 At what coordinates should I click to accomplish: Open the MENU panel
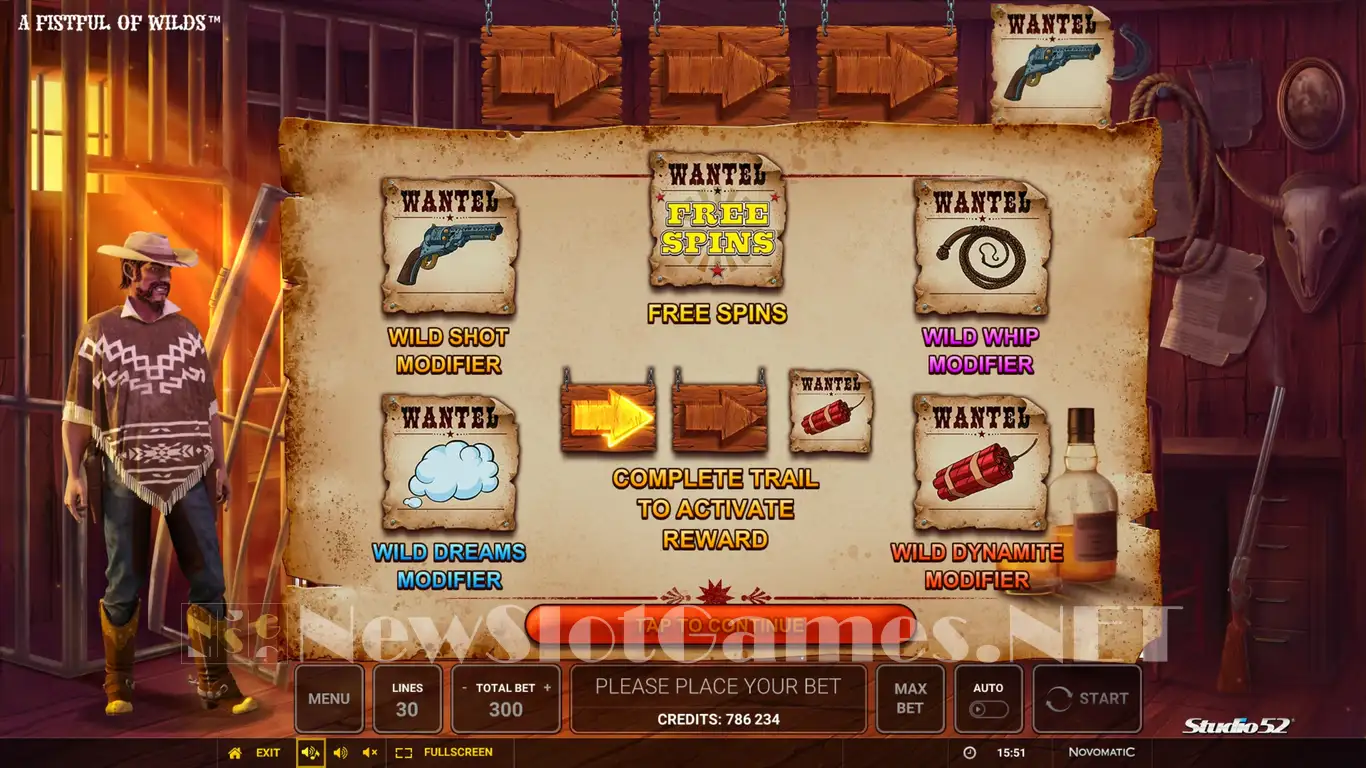[329, 699]
